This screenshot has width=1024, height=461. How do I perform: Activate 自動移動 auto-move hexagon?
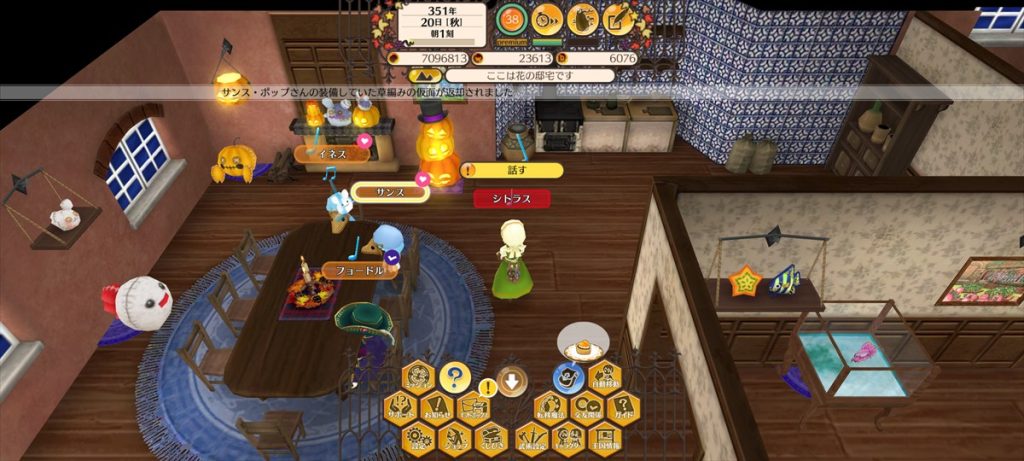tap(605, 378)
